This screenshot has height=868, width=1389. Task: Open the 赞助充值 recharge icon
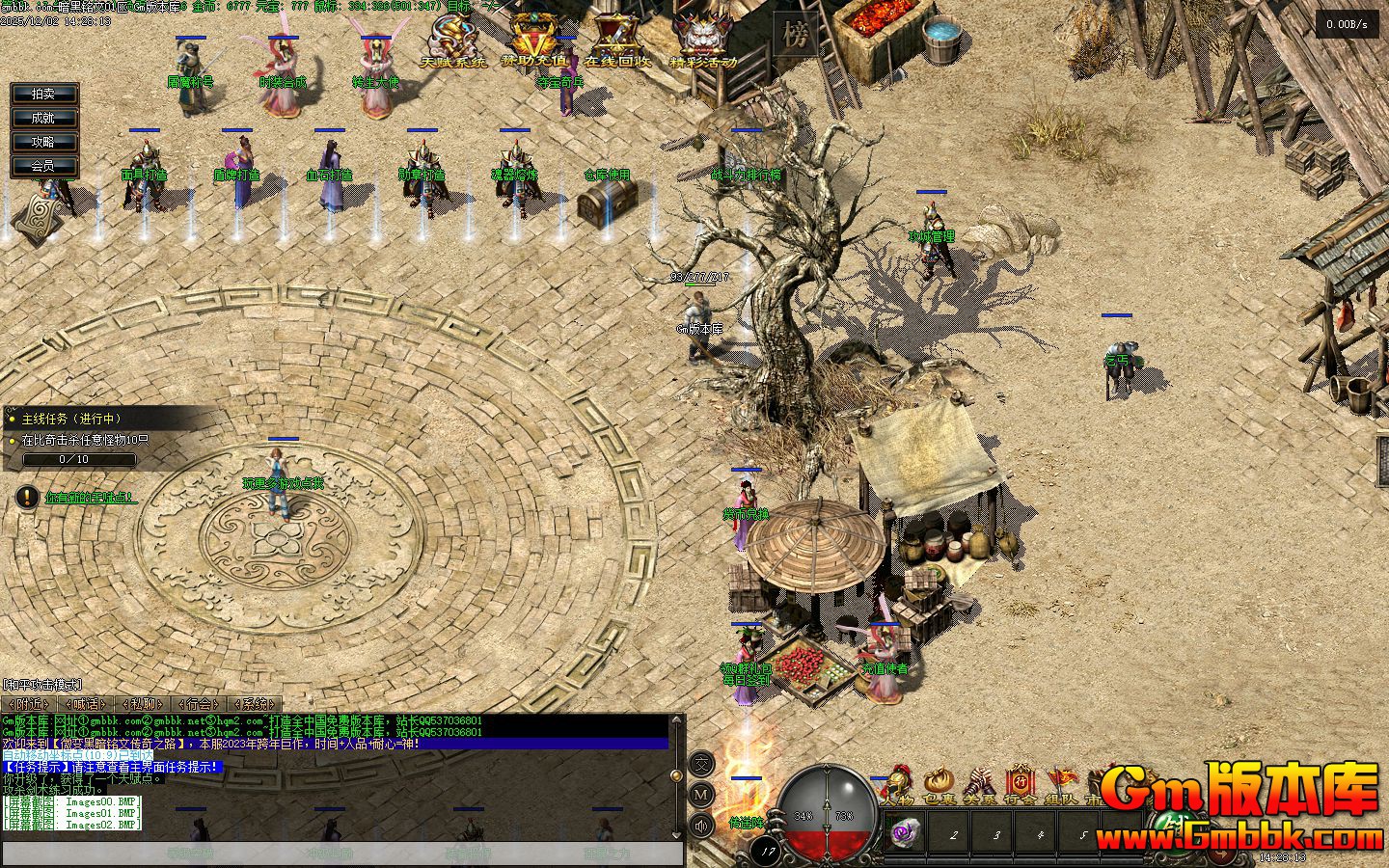(533, 41)
